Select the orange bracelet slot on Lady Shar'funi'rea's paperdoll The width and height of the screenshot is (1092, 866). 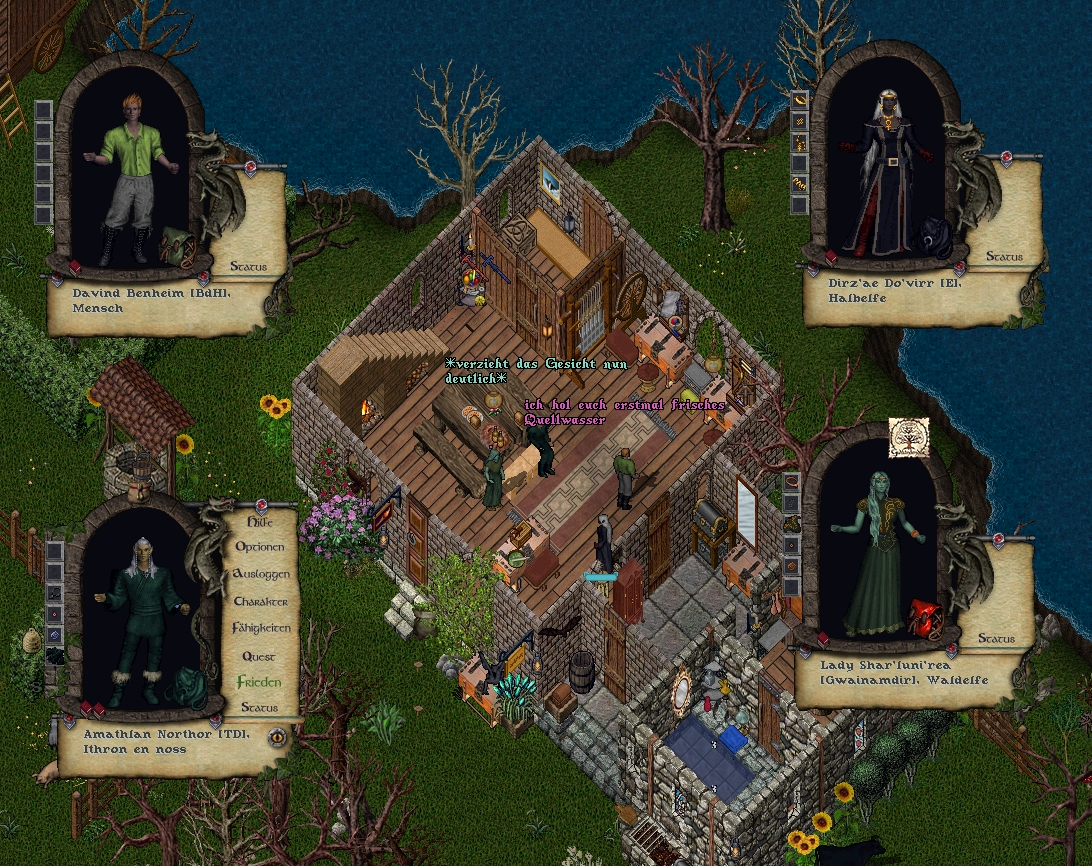(791, 481)
